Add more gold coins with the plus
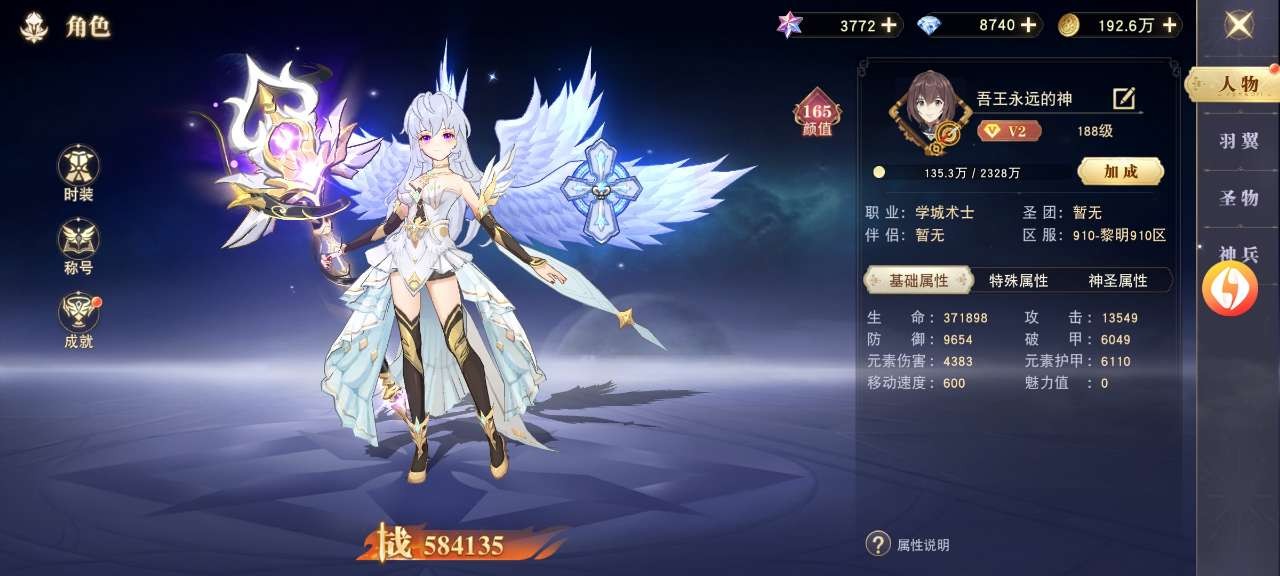 [1168, 25]
